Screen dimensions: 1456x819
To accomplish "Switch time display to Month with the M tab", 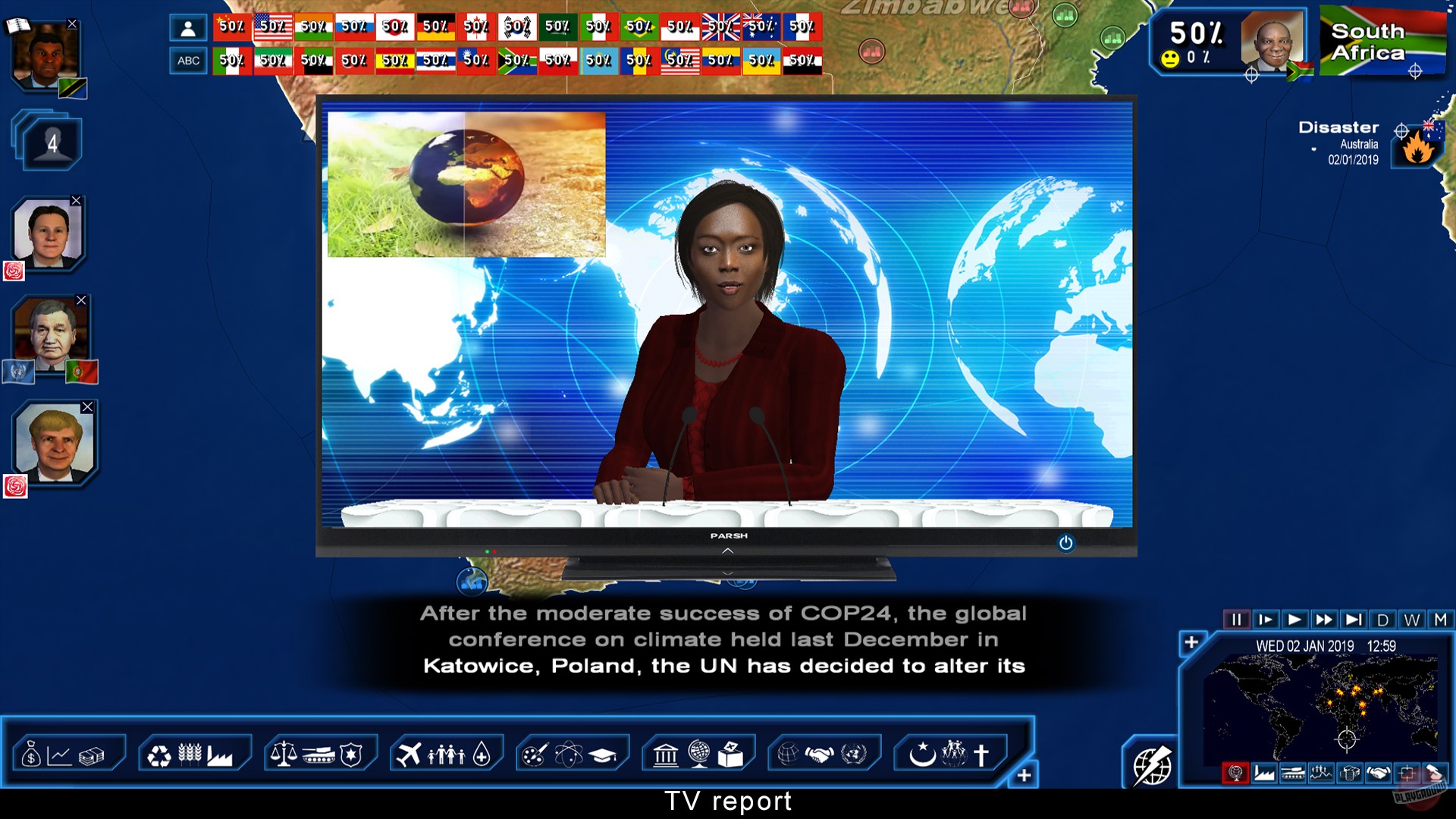I will (1439, 620).
